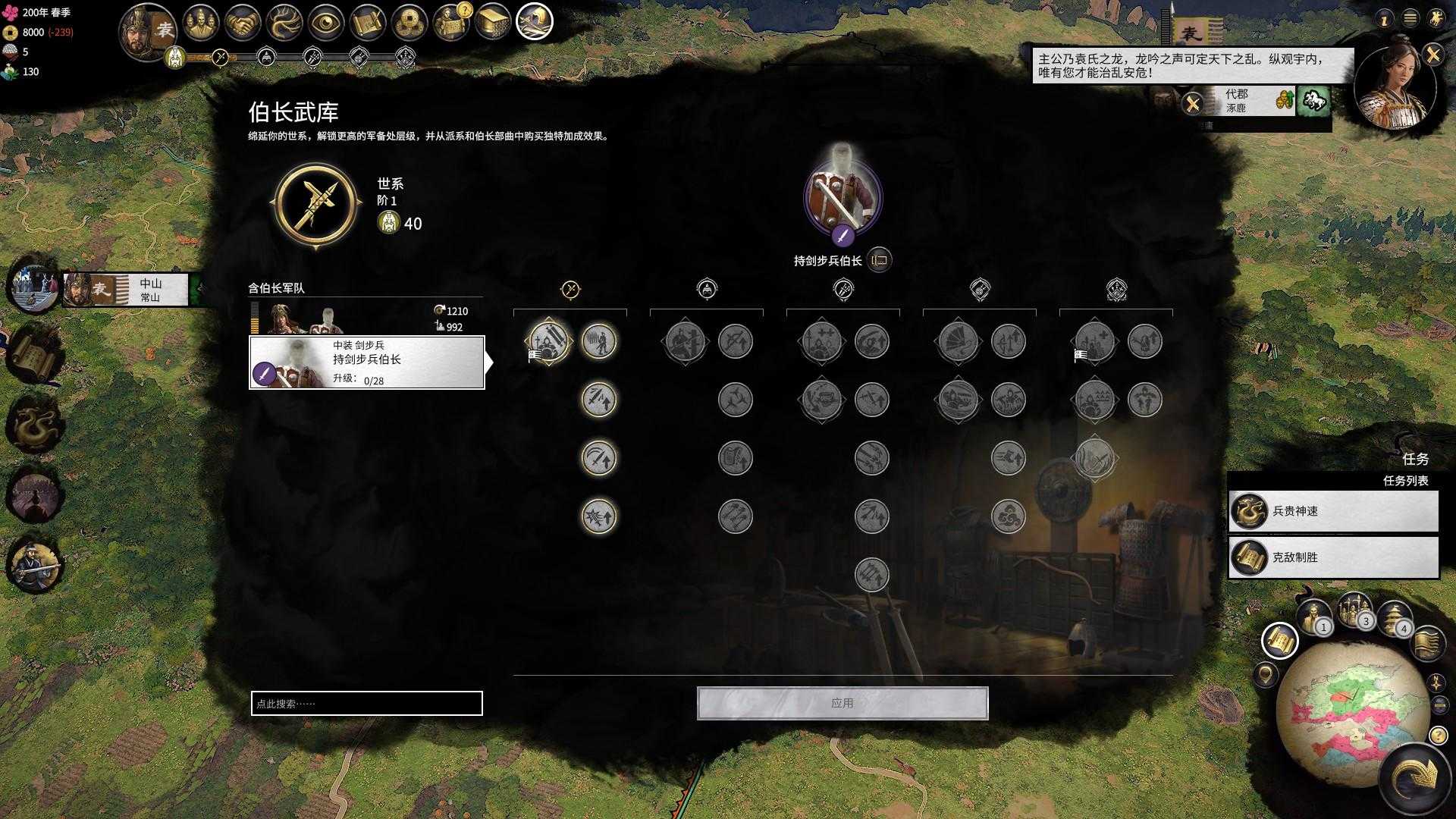Close the 代郡 涿鹿 notification
Viewport: 1456px width, 819px height.
1193,102
